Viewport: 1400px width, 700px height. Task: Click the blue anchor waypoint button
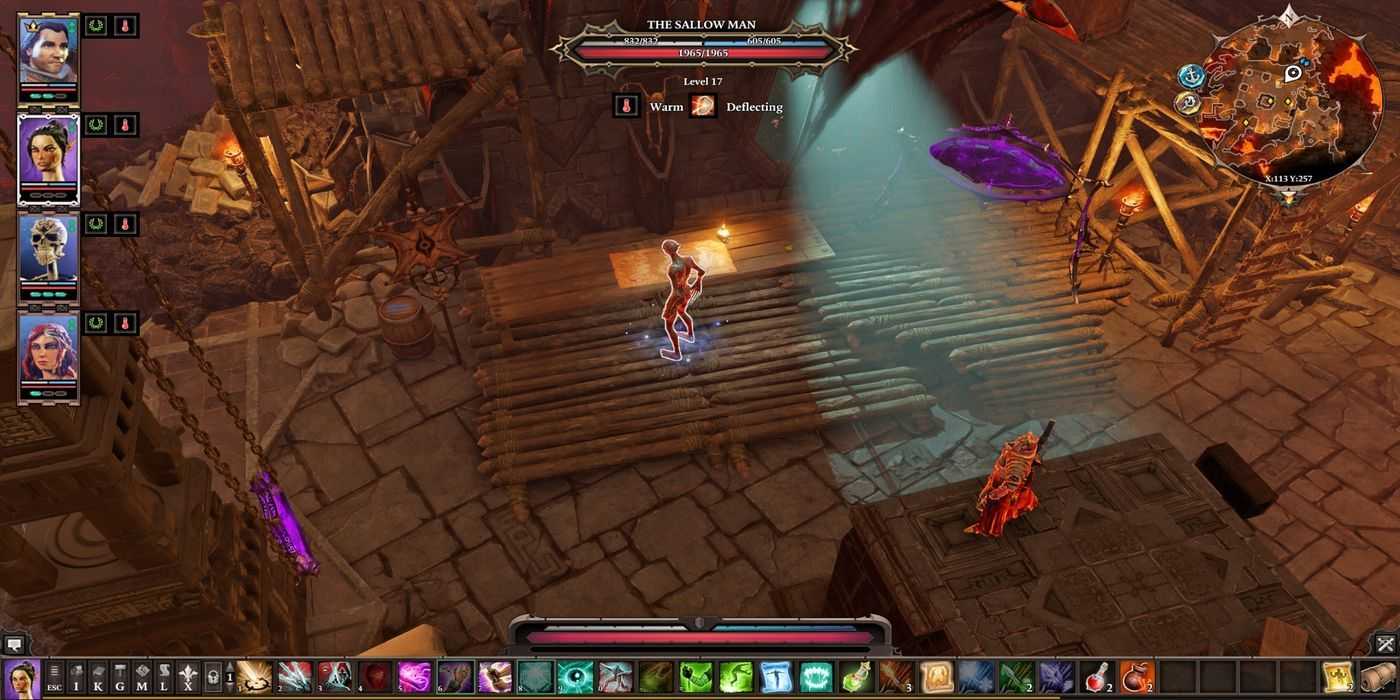click(1191, 76)
